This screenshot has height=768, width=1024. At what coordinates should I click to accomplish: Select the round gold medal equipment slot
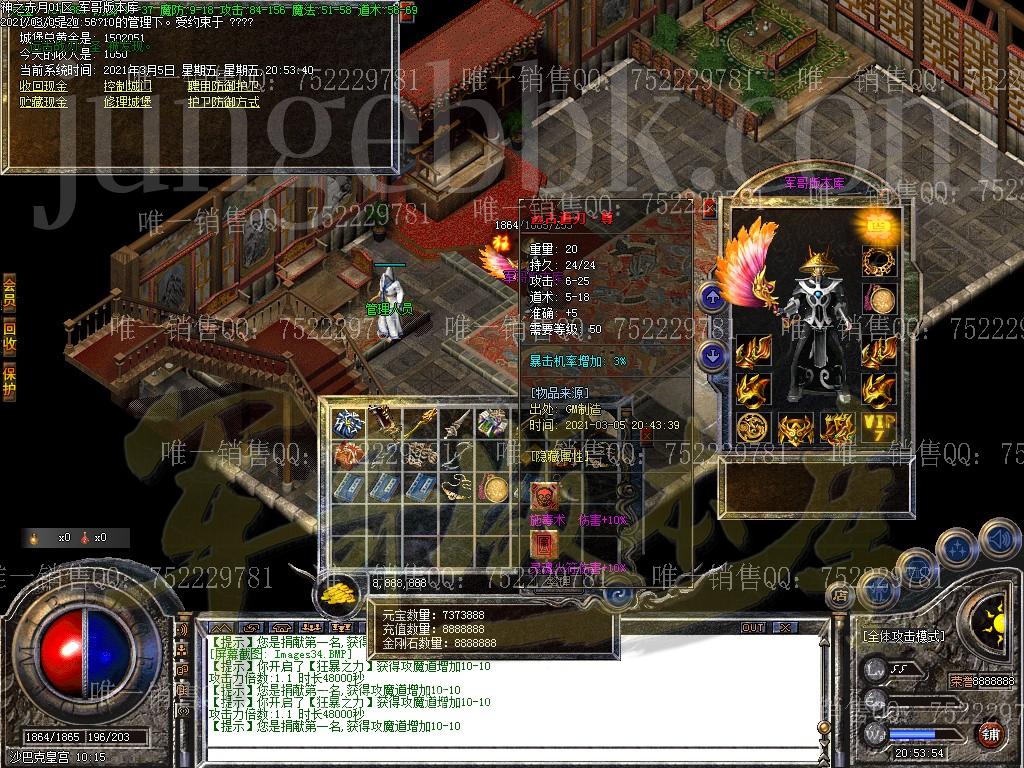click(x=880, y=300)
